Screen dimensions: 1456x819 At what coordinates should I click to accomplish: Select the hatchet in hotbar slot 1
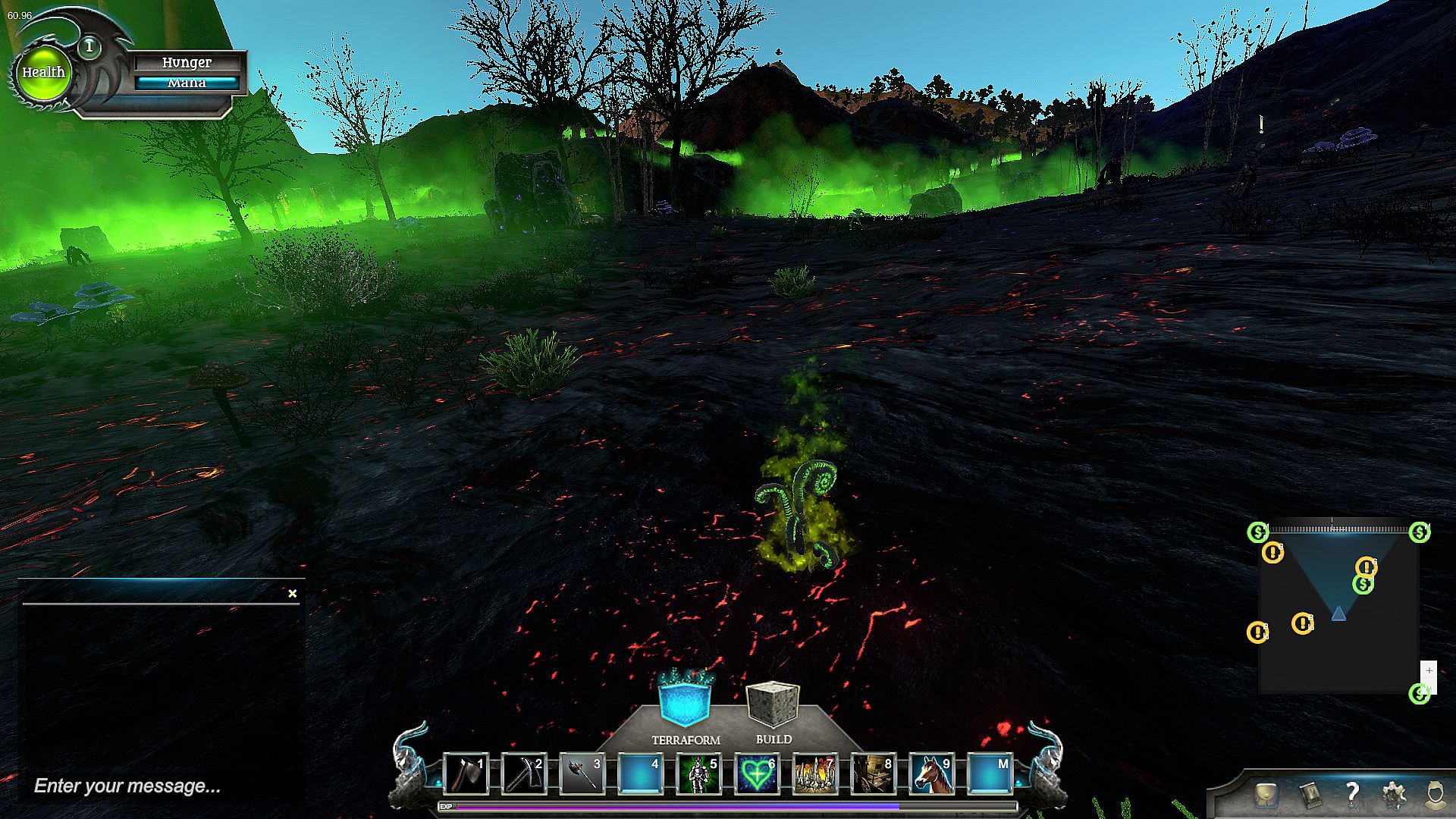pyautogui.click(x=465, y=774)
